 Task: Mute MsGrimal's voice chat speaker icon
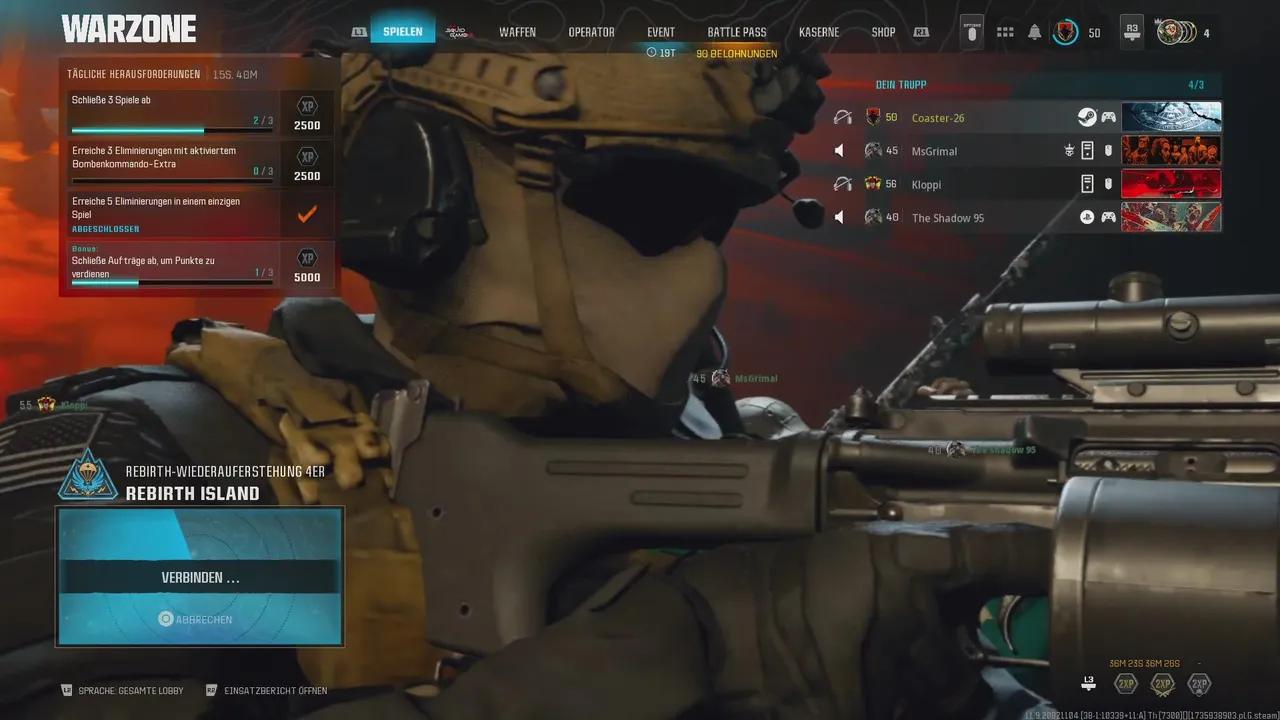click(839, 150)
